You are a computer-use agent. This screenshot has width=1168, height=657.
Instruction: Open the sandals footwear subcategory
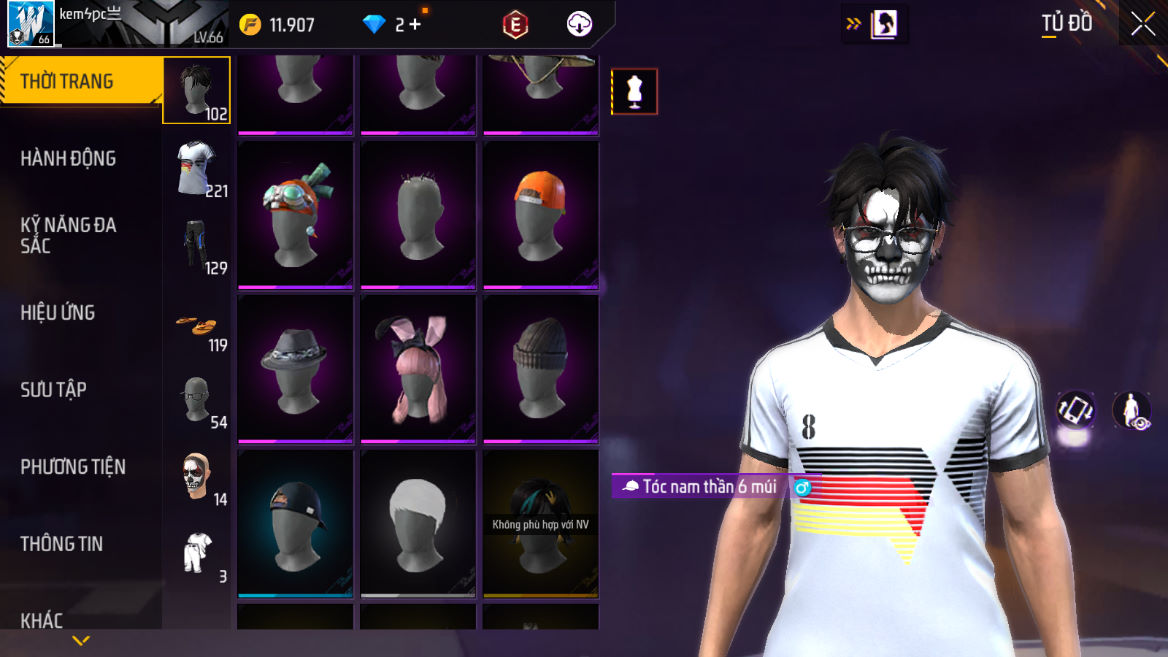pos(197,326)
